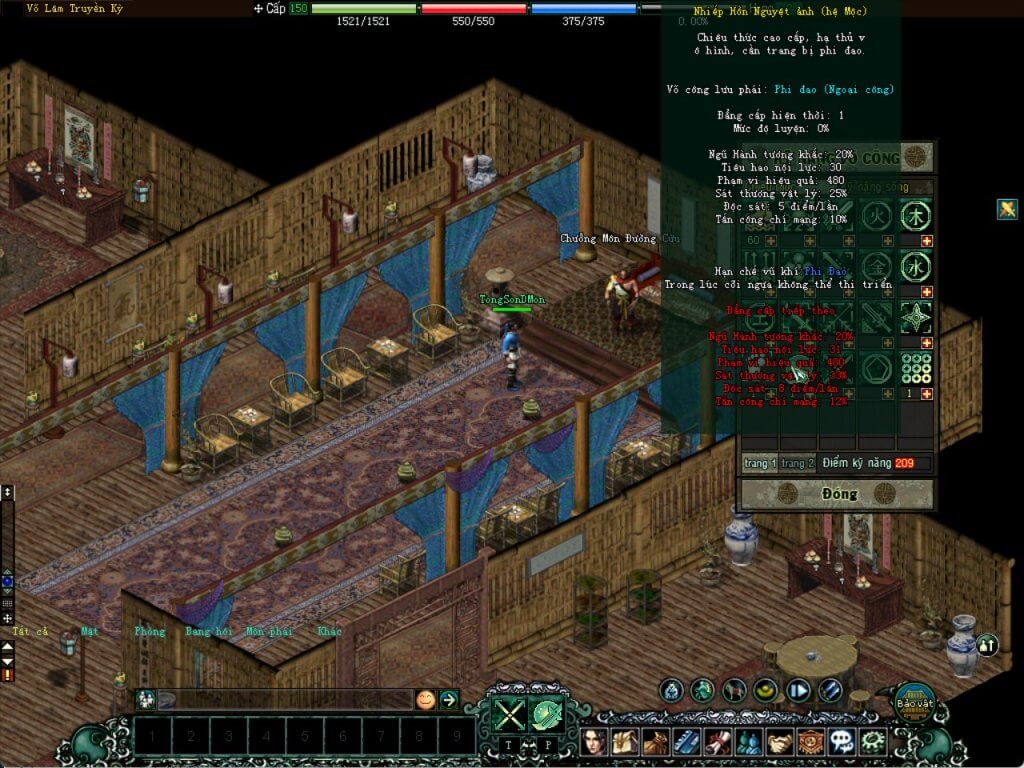The image size is (1024, 768).
Task: Click the handshake icon in the toolbar
Action: coord(780,741)
